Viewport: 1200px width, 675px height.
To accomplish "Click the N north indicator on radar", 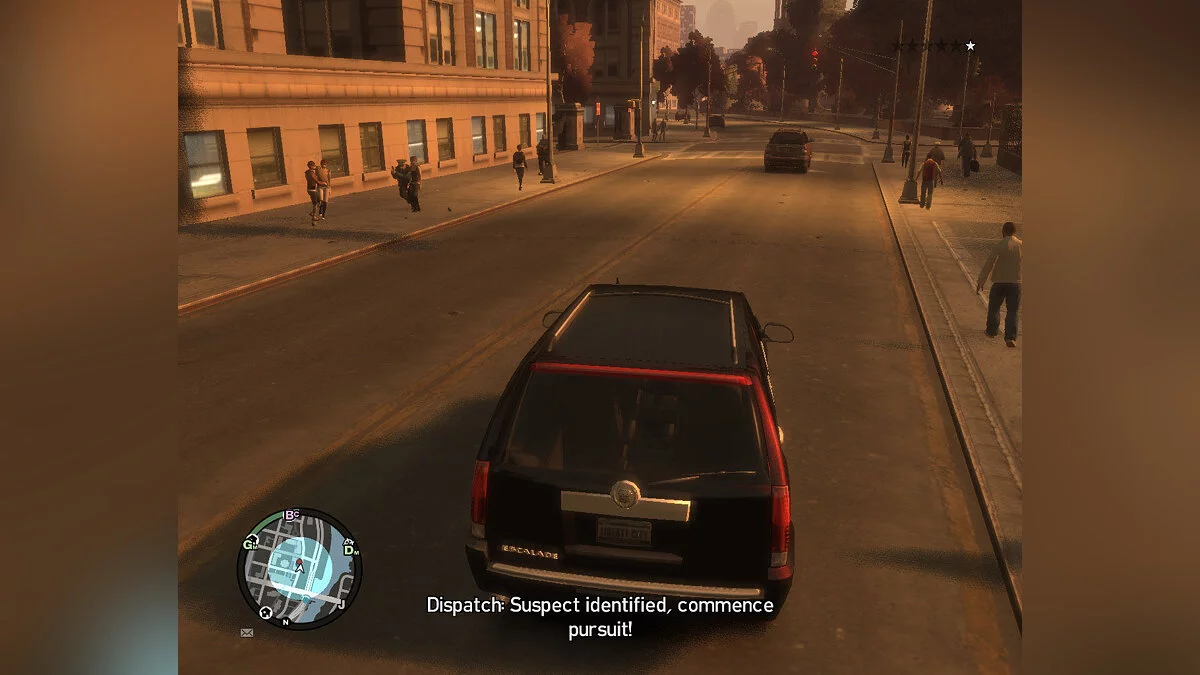I will (286, 622).
